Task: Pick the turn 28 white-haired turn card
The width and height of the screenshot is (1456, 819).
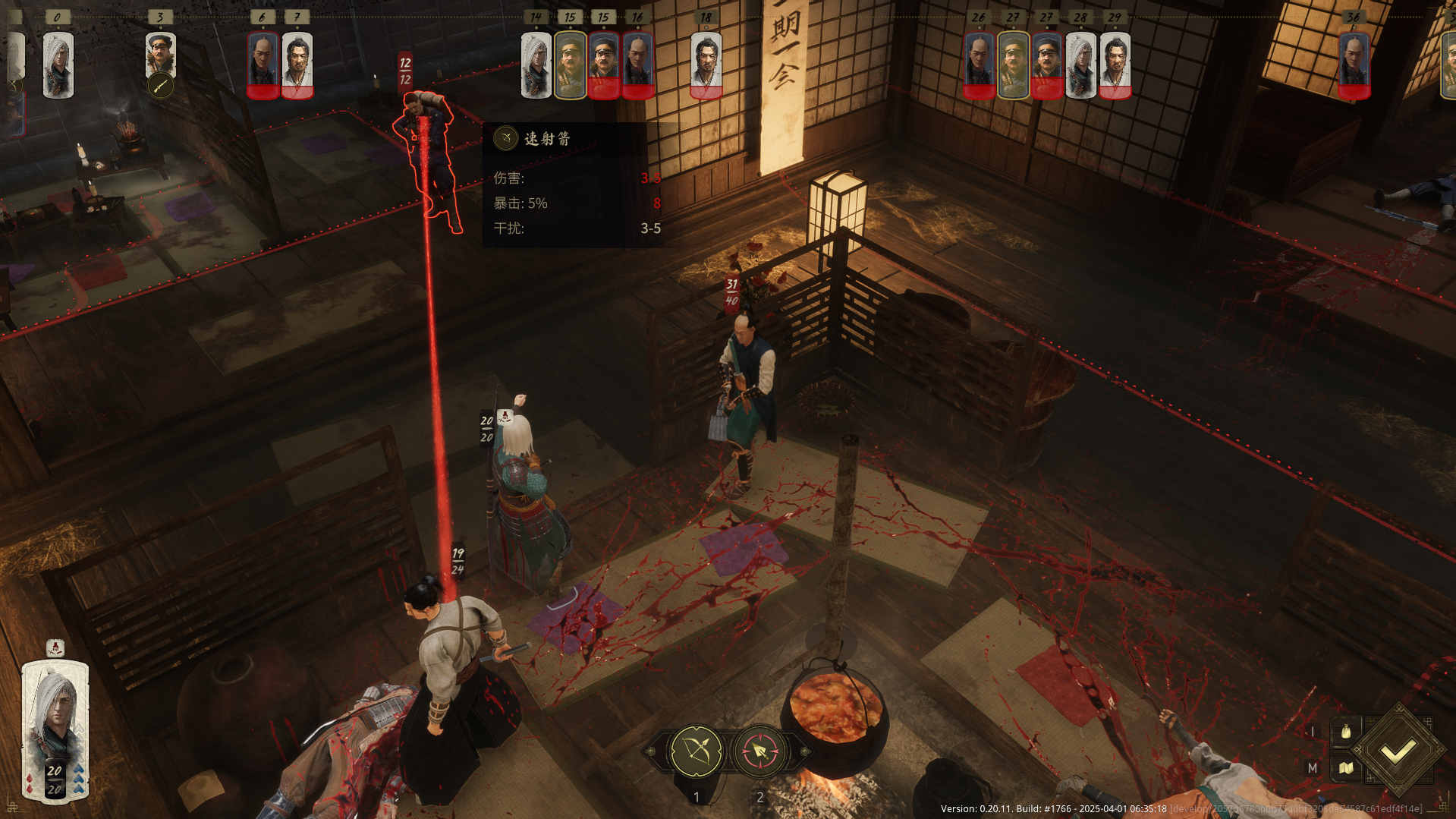Action: point(1081,65)
